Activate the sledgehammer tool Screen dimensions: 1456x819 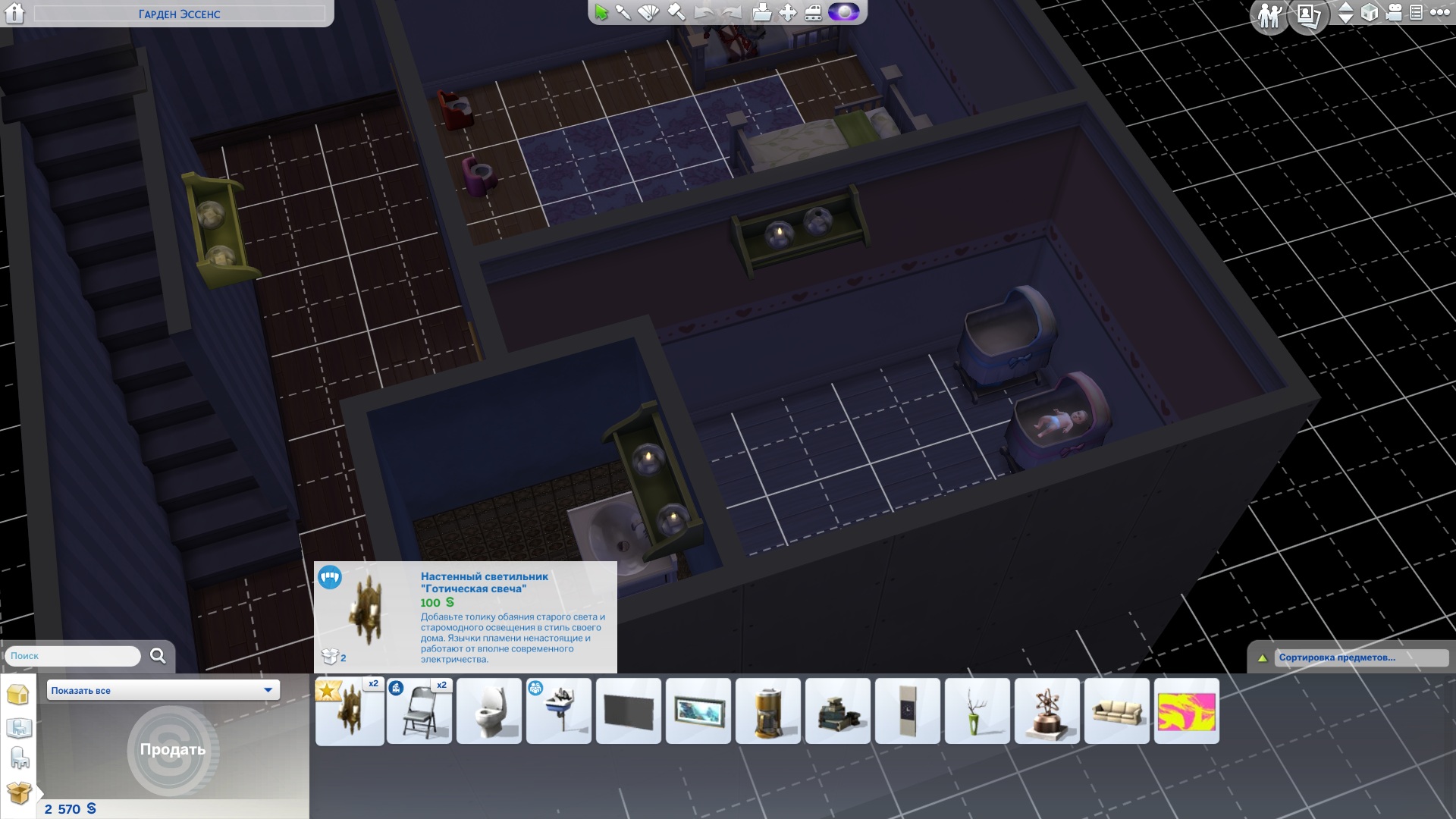(676, 13)
